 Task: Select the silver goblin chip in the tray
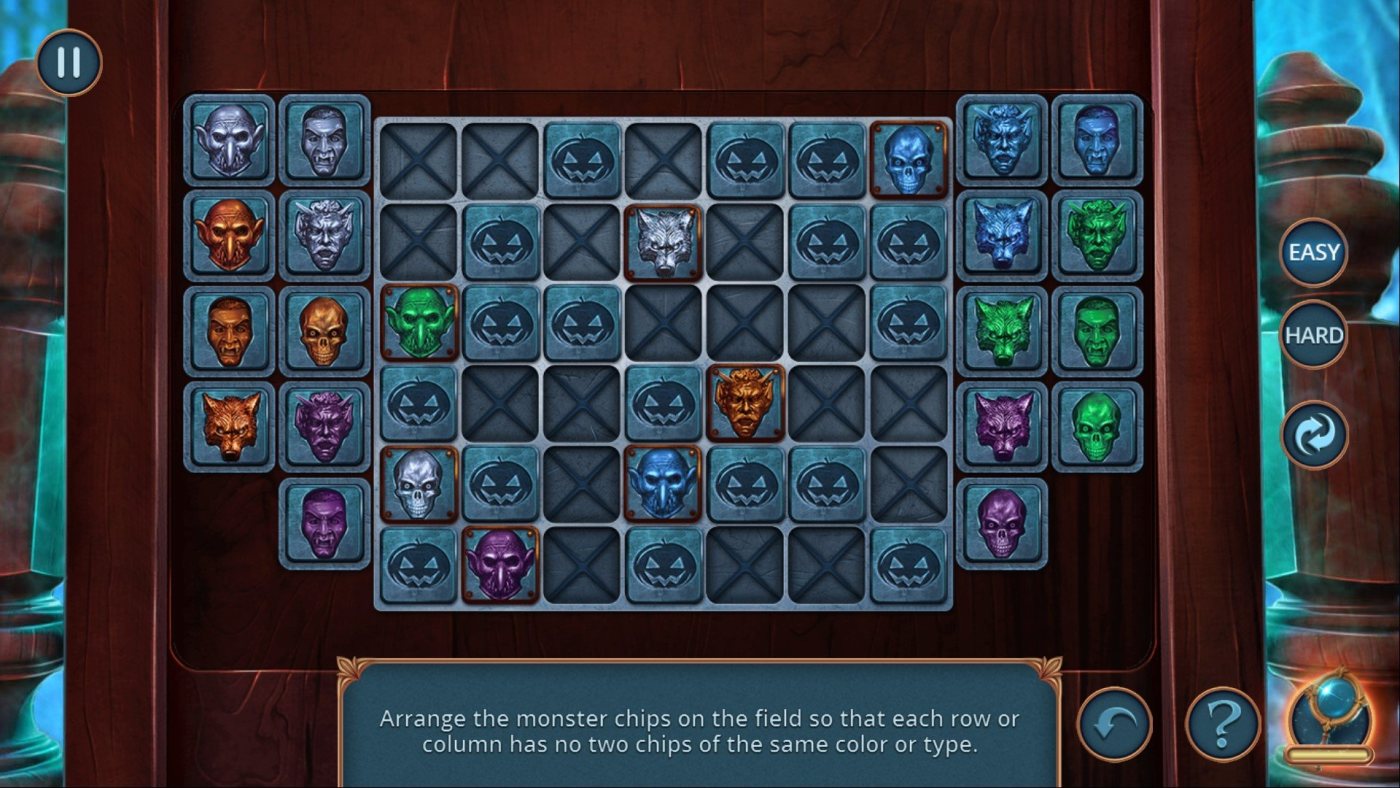point(229,140)
